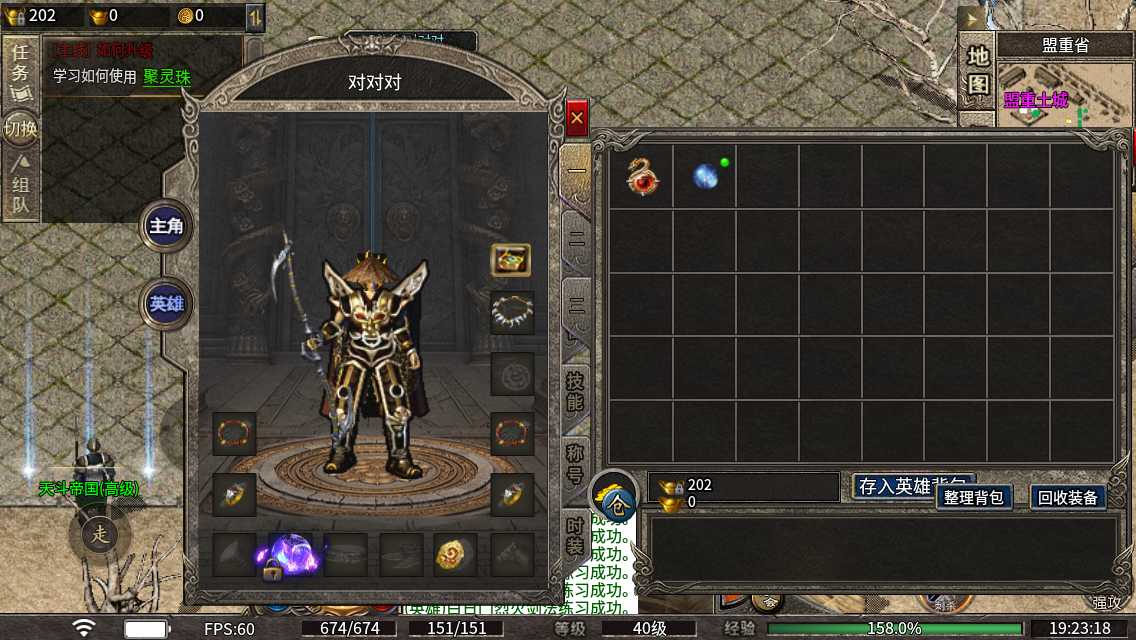Viewport: 1136px width, 640px height.
Task: Open the 技能 skills tab
Action: 575,393
